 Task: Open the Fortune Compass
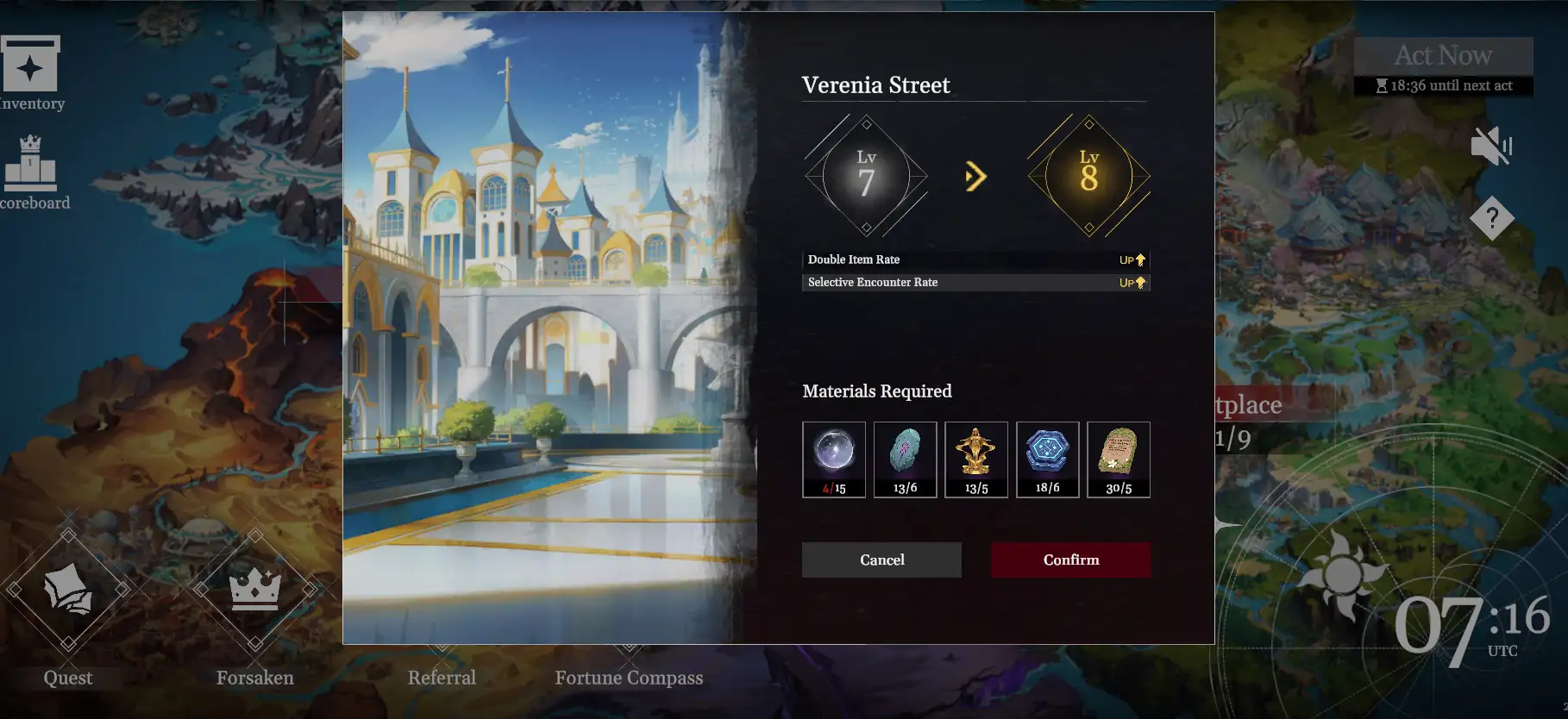click(x=629, y=678)
